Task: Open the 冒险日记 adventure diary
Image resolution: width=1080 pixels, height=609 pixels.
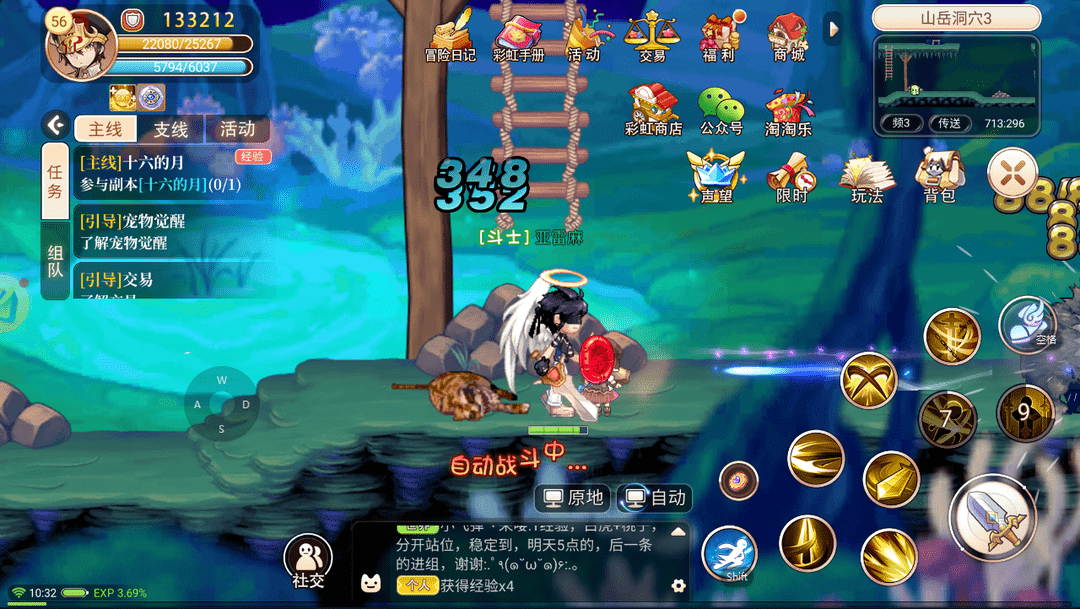Action: [450, 36]
